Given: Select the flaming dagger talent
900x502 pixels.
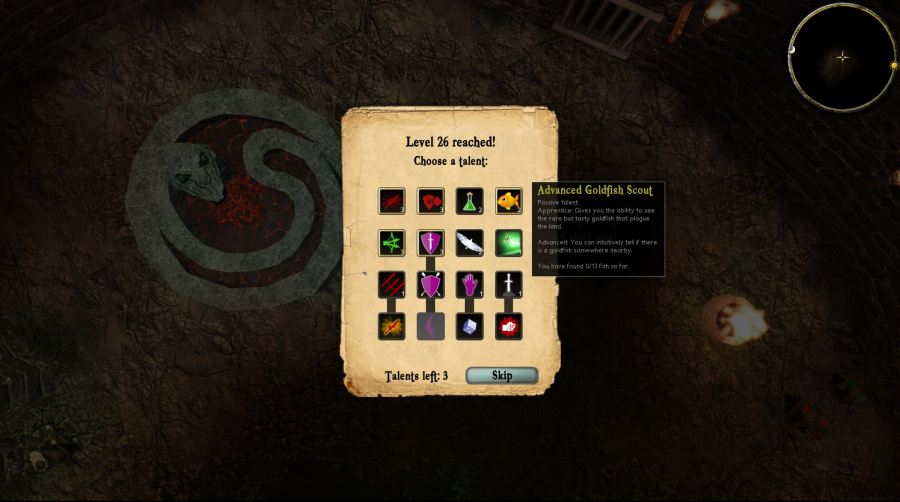Looking at the screenshot, I should [x=392, y=326].
